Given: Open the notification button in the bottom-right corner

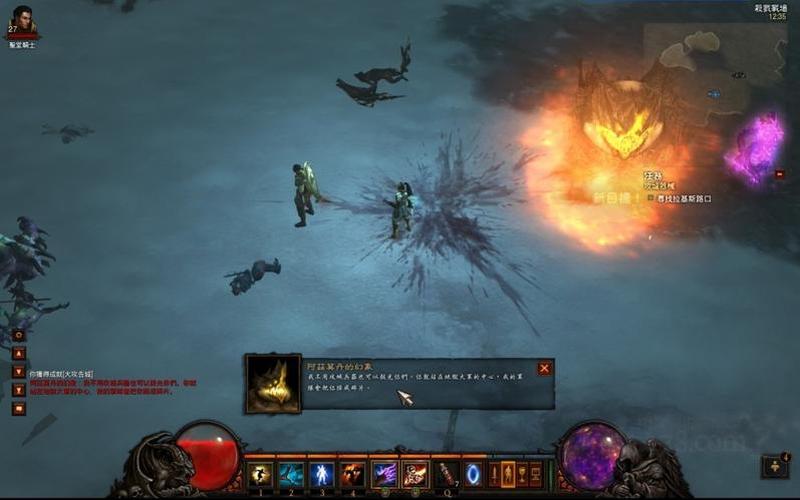Looking at the screenshot, I should point(775,466).
